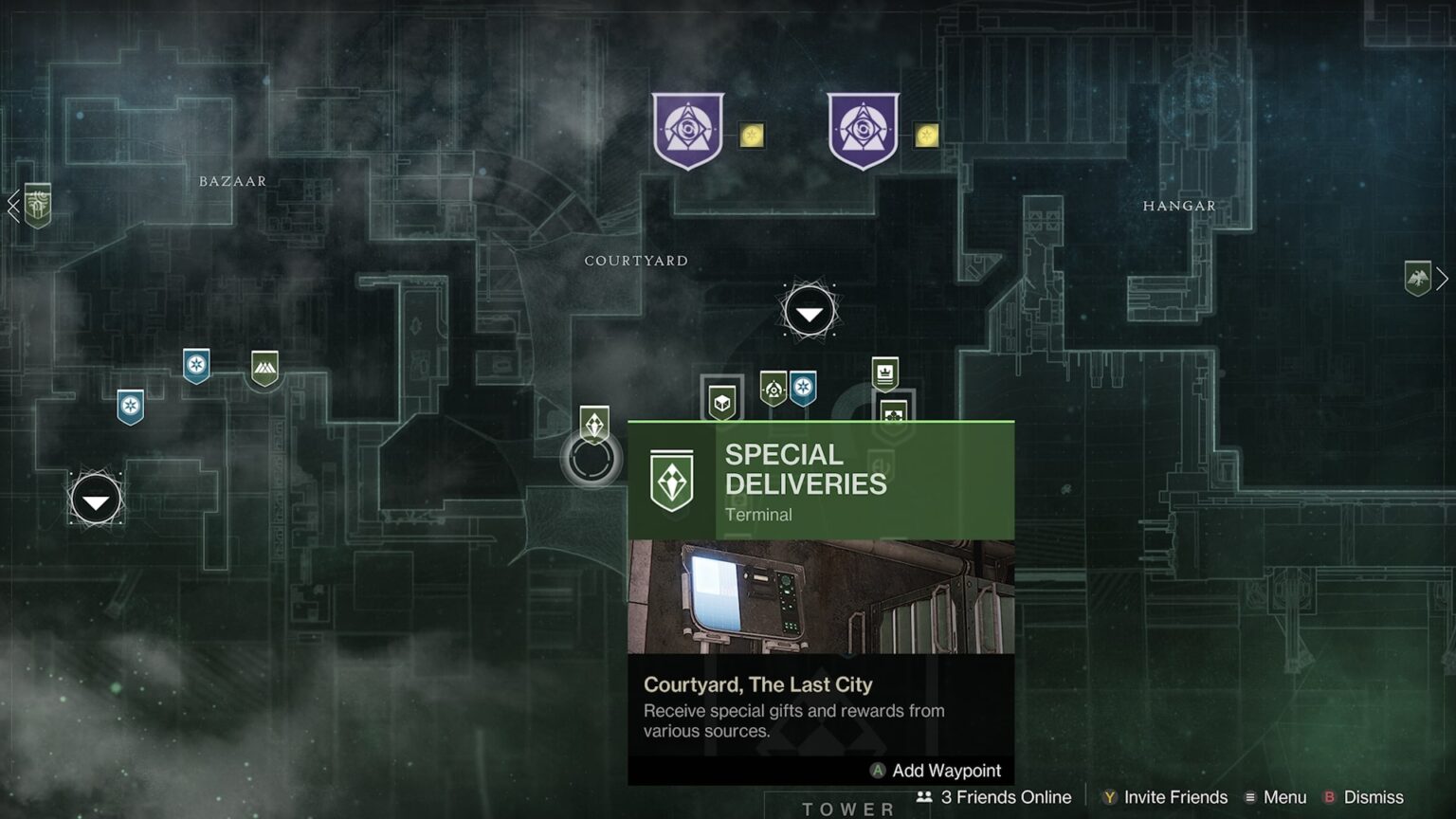1456x819 pixels.
Task: Click the Add Waypoint option
Action: pos(936,771)
